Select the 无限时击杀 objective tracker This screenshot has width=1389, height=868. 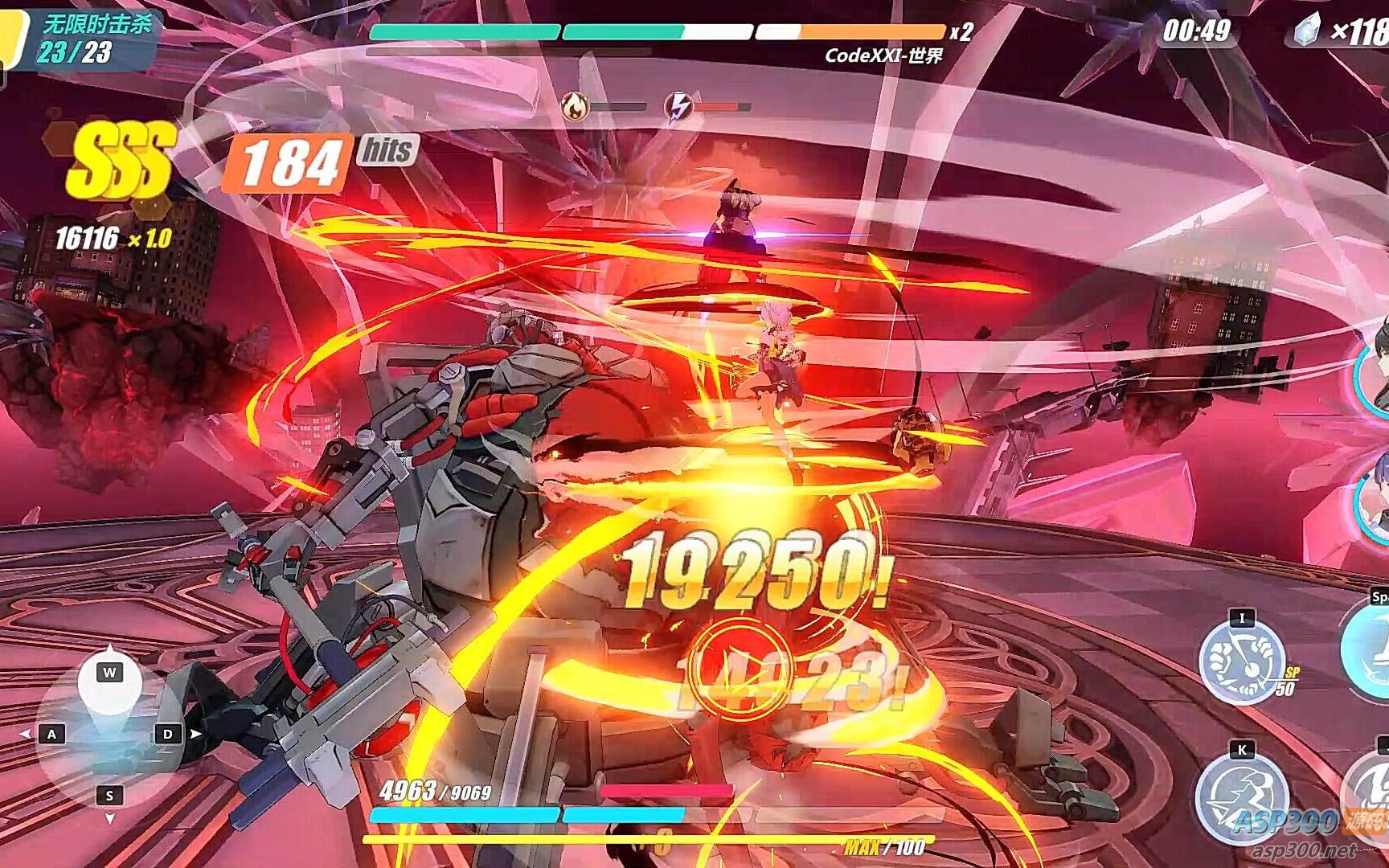(96, 38)
